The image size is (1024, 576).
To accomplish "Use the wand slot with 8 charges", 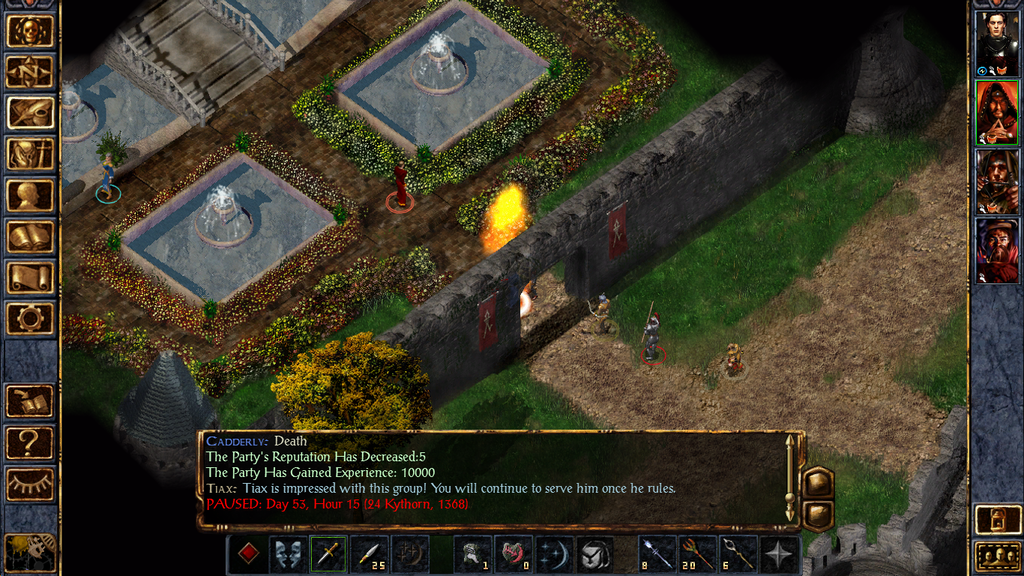I will tap(655, 555).
